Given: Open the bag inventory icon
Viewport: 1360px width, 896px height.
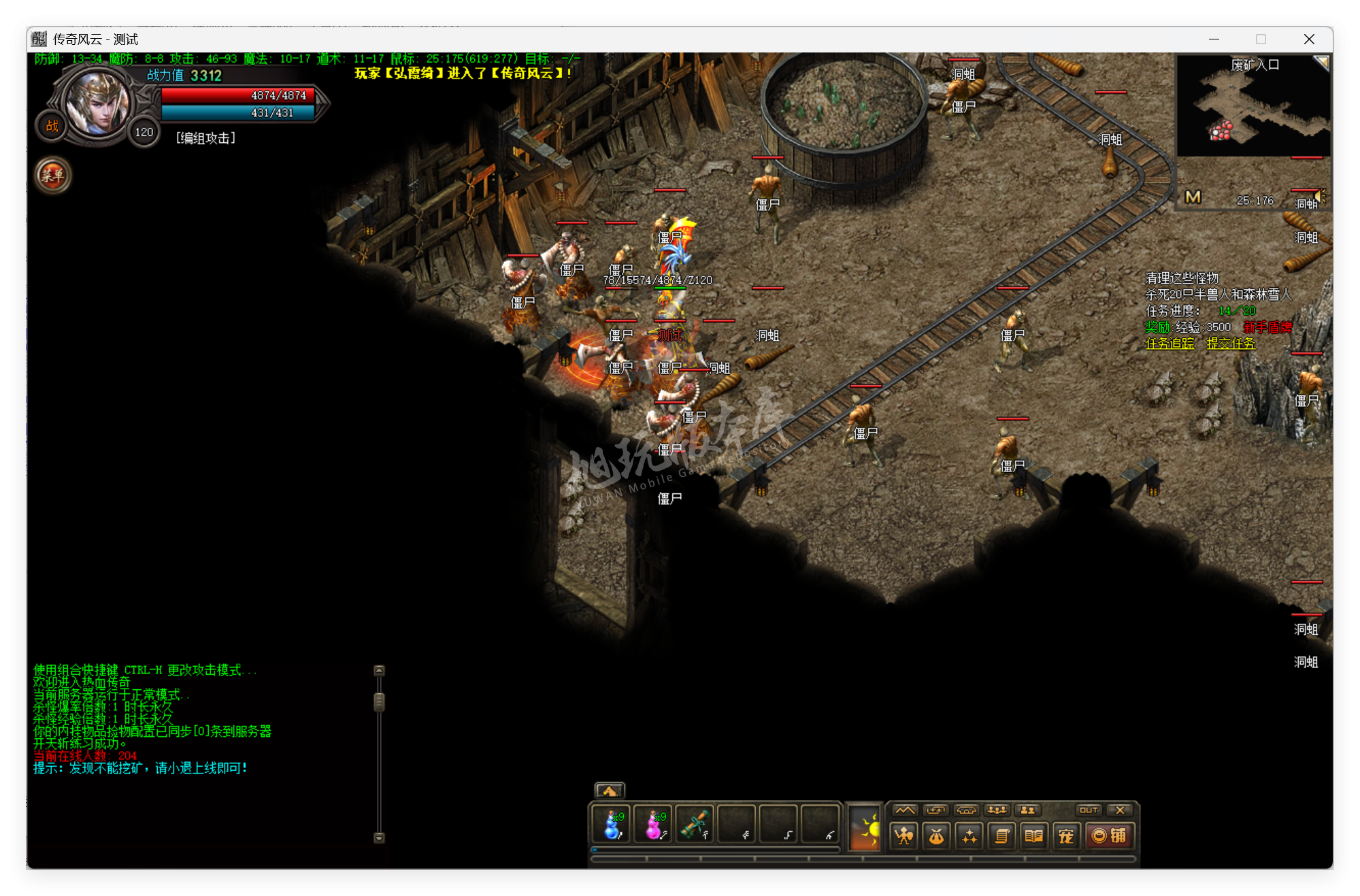Looking at the screenshot, I should (937, 835).
